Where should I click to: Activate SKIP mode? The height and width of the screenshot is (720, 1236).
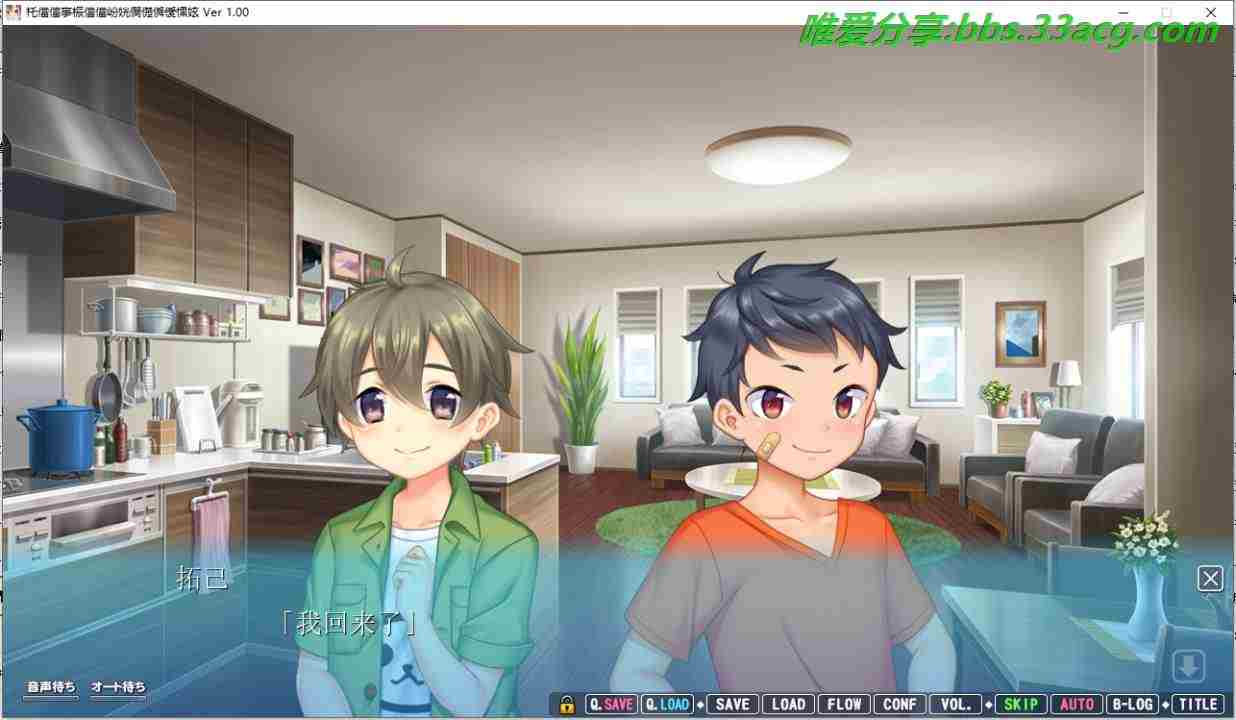pos(1020,704)
